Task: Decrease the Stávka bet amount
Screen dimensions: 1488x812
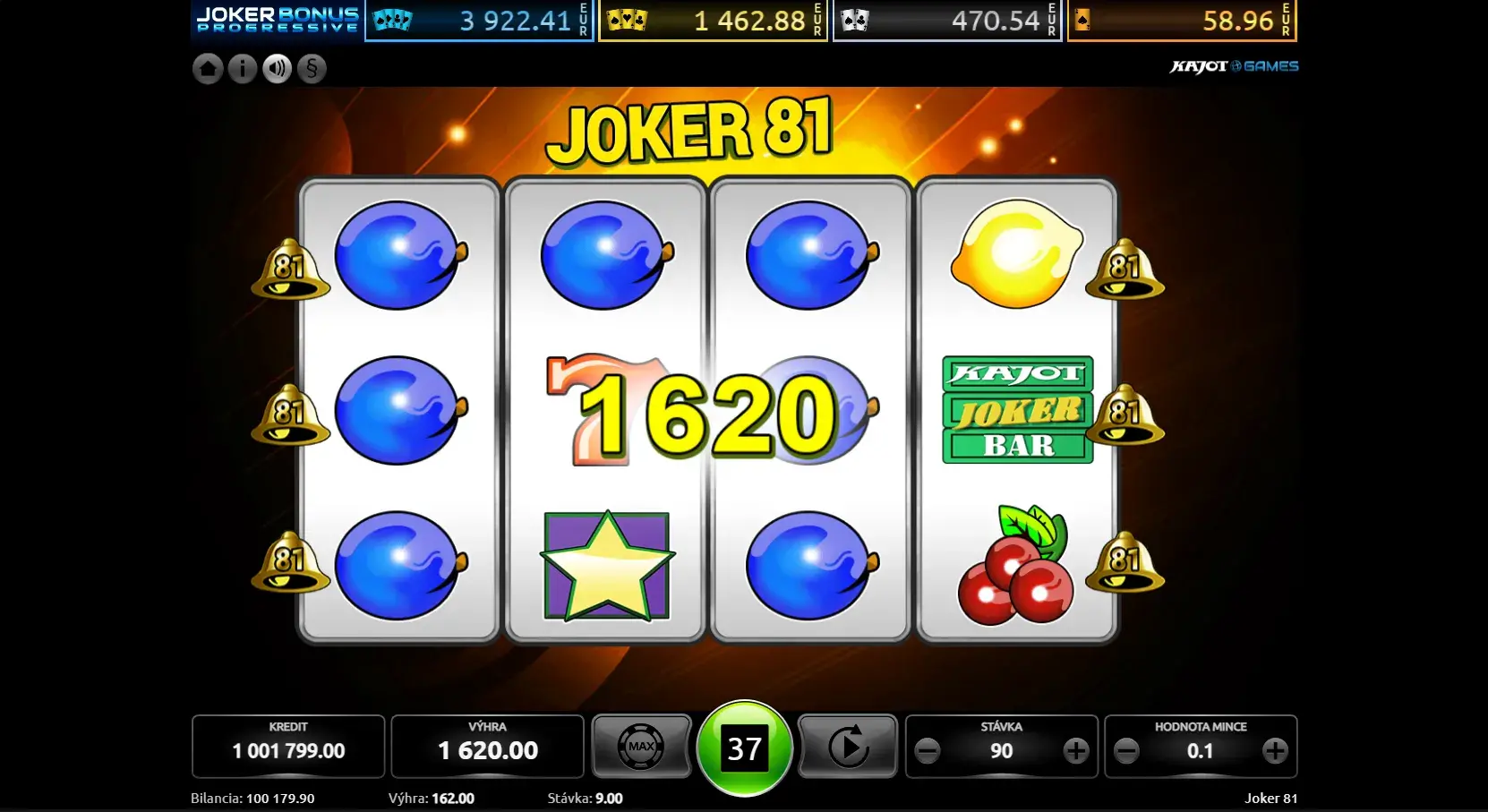Action: (x=928, y=750)
